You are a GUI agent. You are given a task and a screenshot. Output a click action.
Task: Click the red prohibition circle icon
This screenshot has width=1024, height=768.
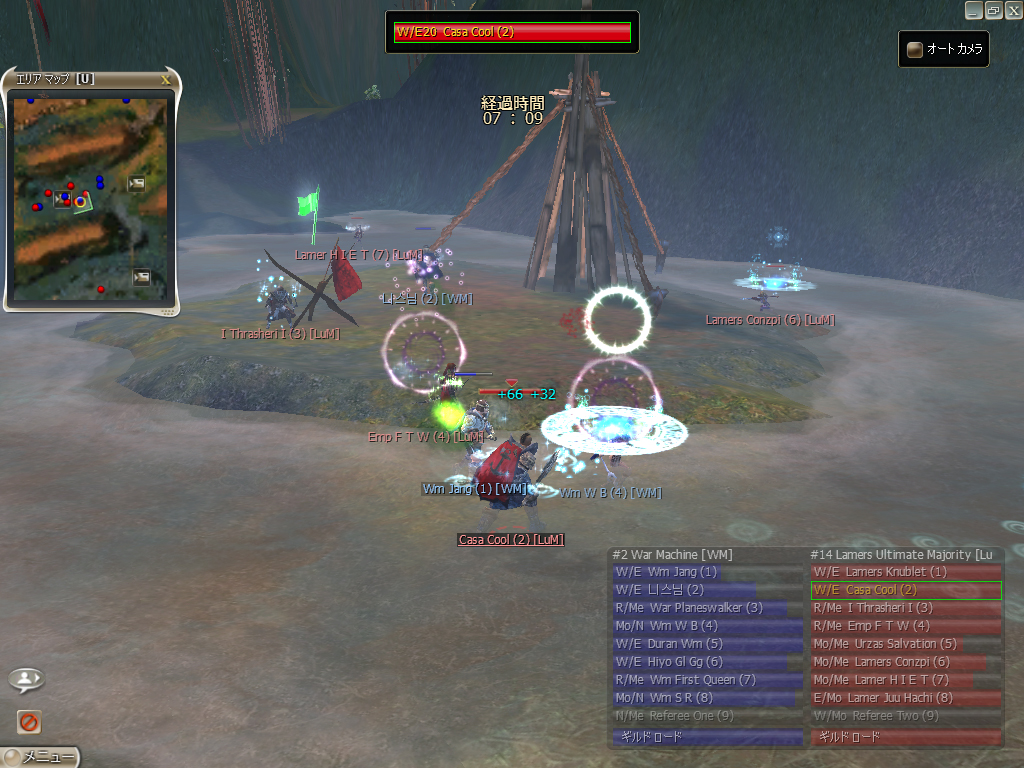tap(28, 721)
